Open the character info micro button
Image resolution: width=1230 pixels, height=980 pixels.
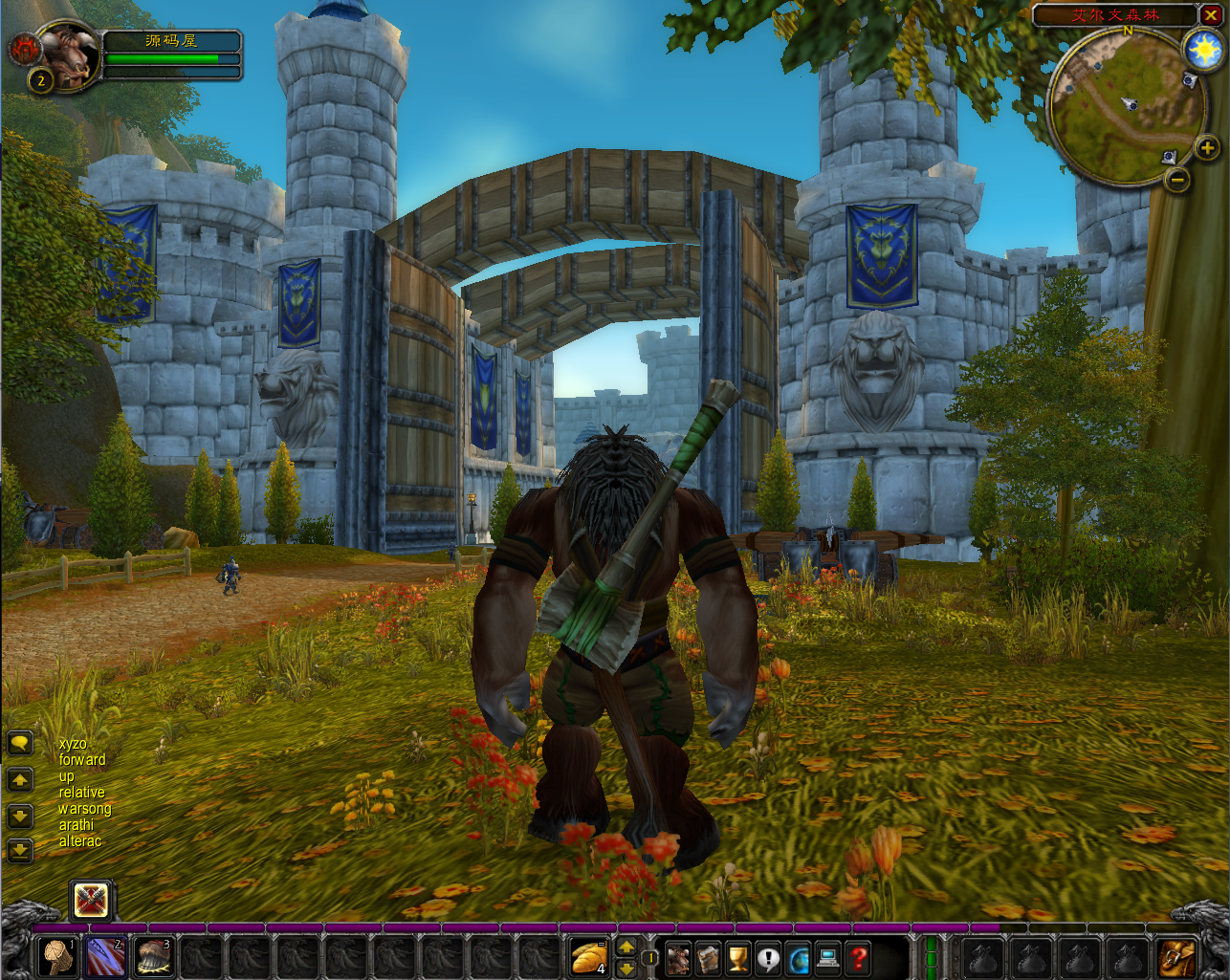point(678,958)
